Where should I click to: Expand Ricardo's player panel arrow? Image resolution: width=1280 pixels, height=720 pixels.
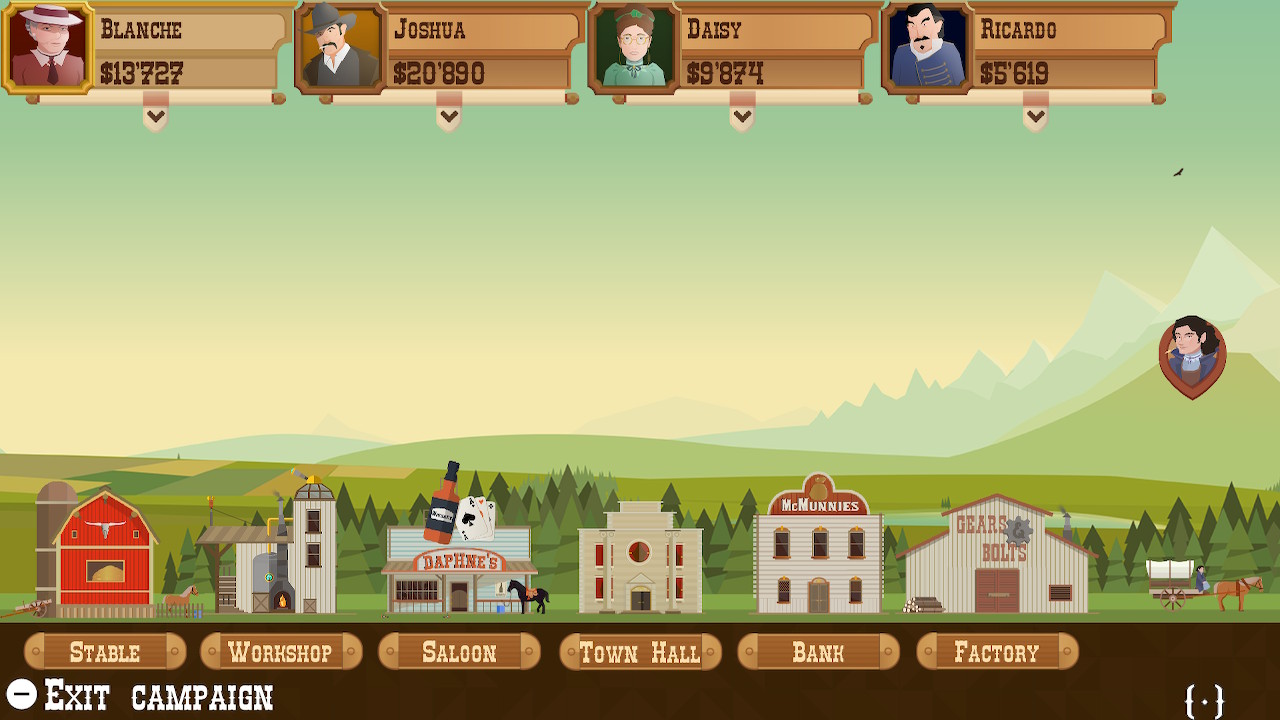coord(1035,117)
